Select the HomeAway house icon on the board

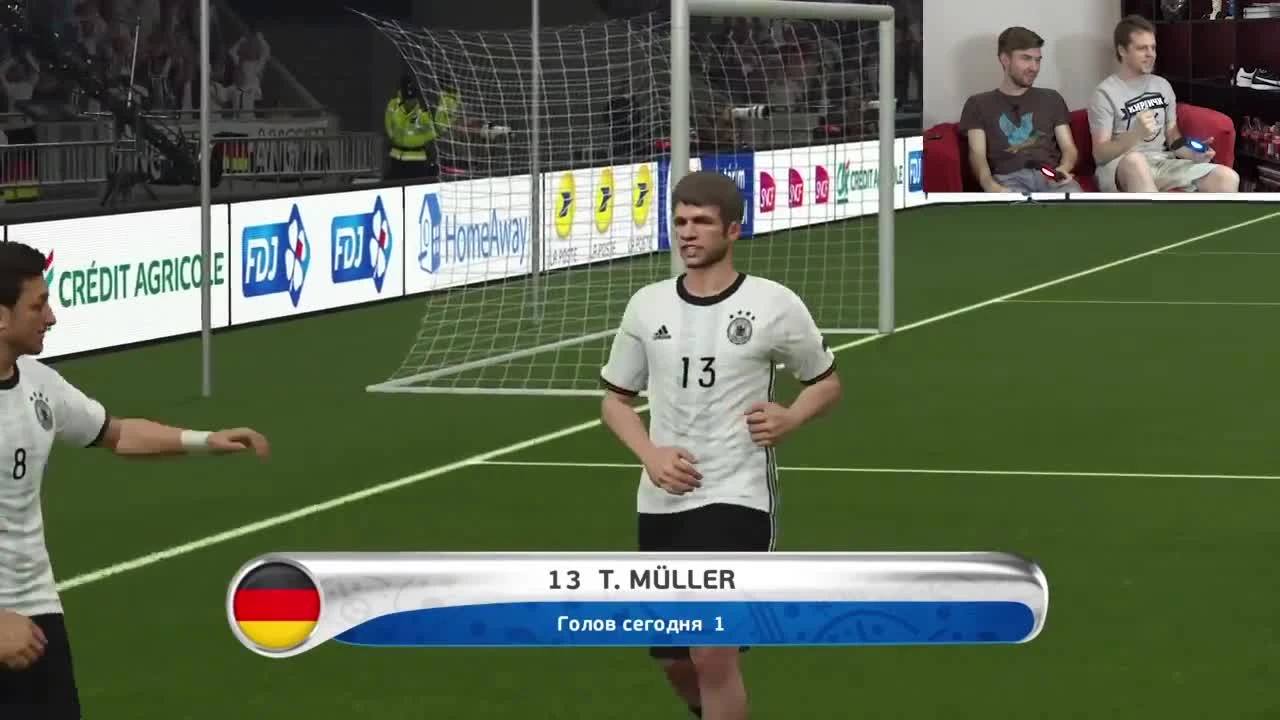coord(430,228)
